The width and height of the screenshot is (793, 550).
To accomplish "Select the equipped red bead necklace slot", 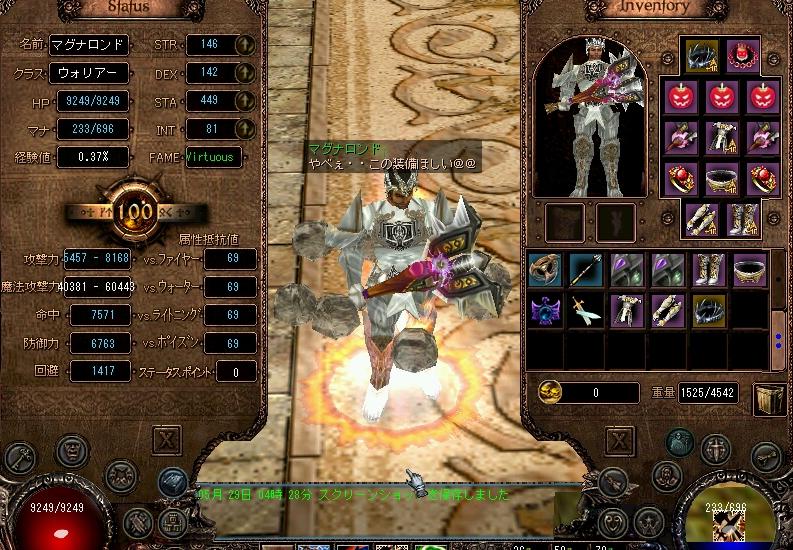I will pyautogui.click(x=741, y=55).
